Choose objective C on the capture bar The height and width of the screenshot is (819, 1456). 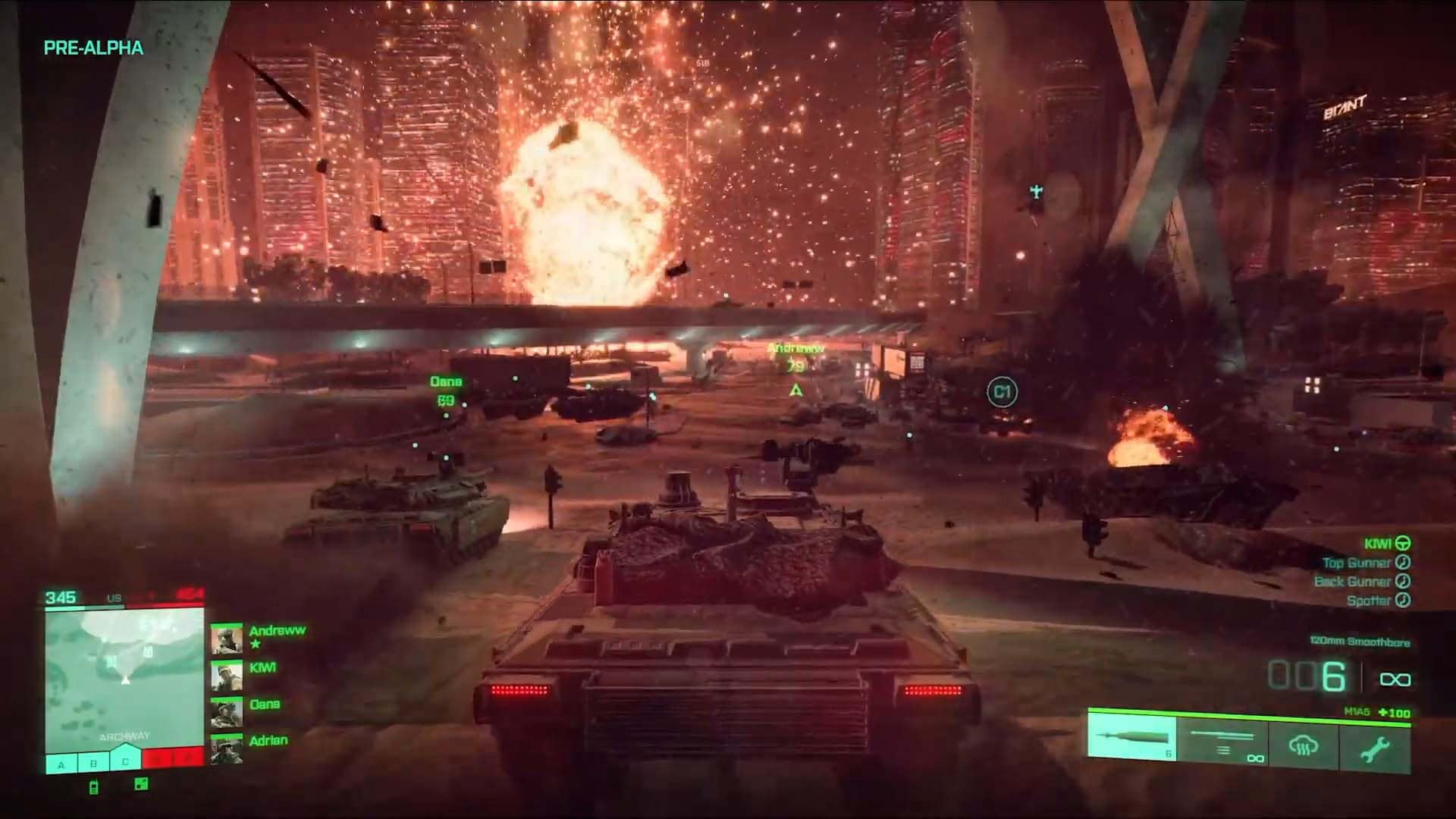[x=126, y=761]
